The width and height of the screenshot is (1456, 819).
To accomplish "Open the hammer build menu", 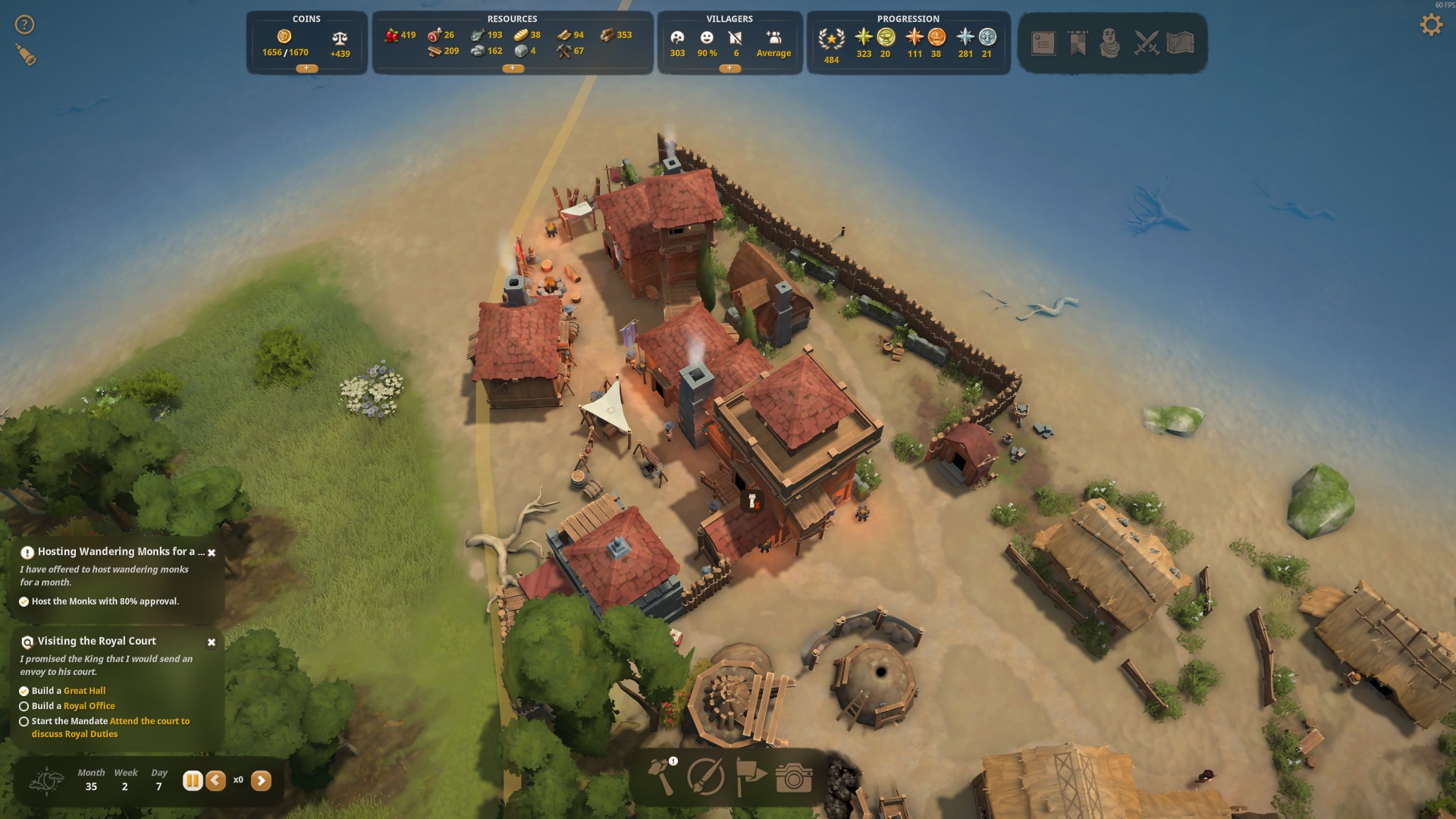I will 662,777.
